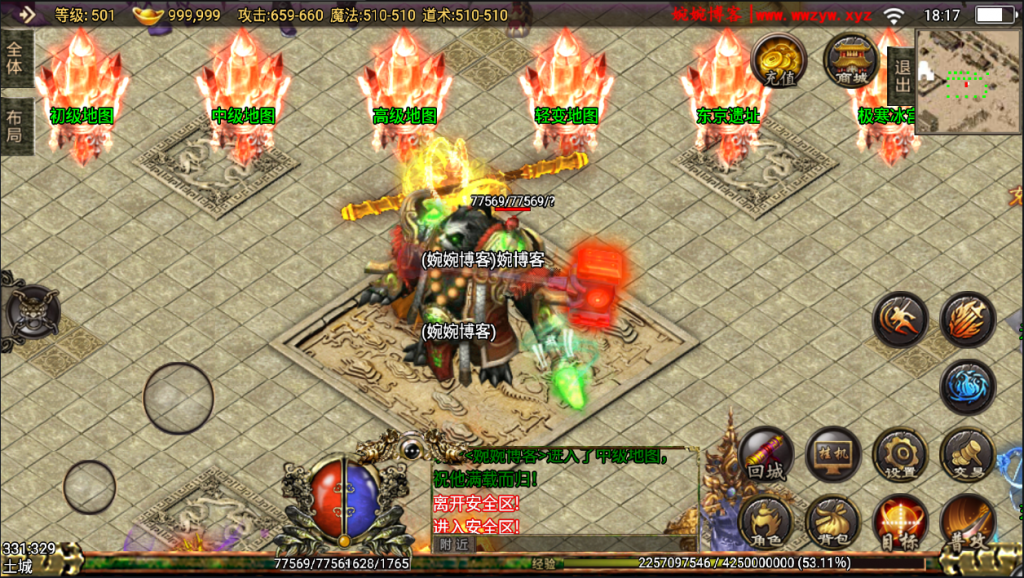The width and height of the screenshot is (1024, 578).
Task: Select the 目标 target button
Action: click(900, 522)
